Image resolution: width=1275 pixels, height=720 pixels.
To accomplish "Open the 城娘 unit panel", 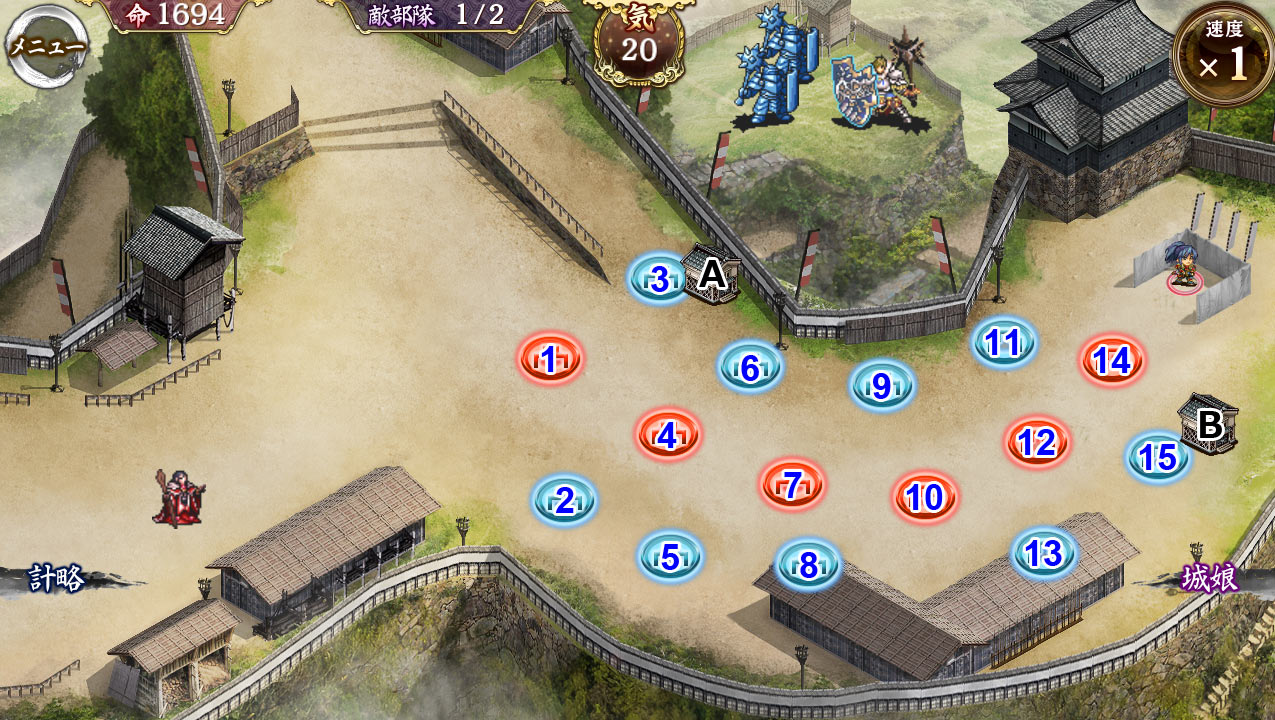I will coord(1209,579).
